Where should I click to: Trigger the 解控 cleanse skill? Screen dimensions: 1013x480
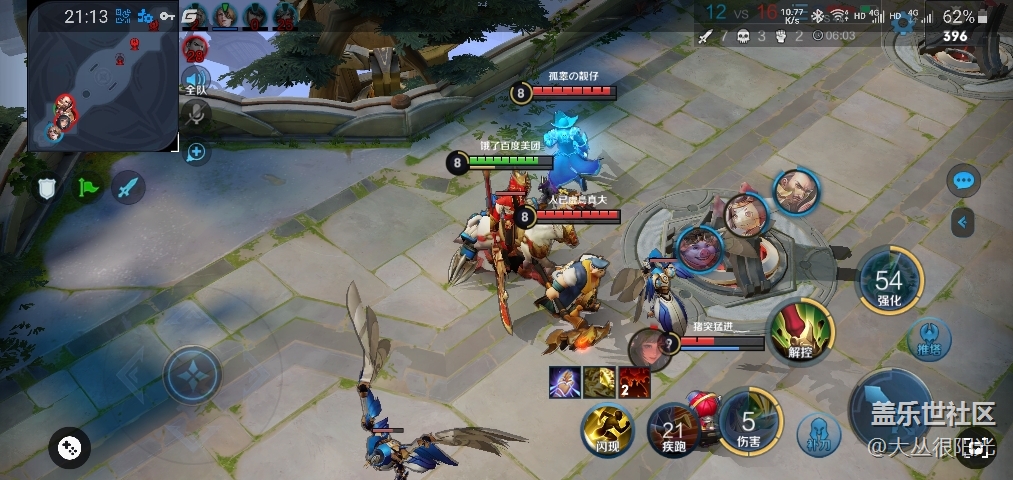(797, 331)
